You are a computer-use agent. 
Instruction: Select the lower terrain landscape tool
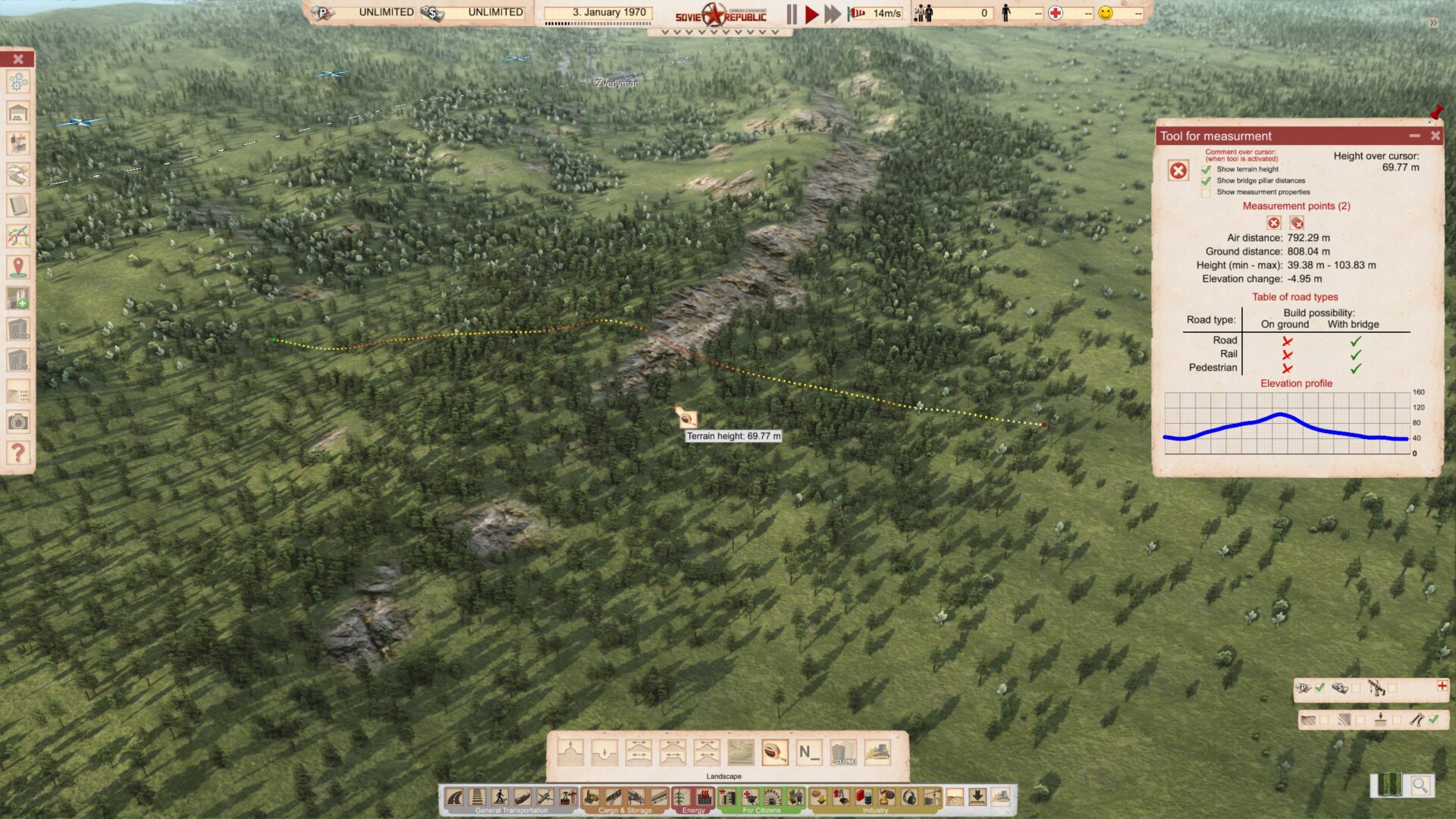point(604,752)
